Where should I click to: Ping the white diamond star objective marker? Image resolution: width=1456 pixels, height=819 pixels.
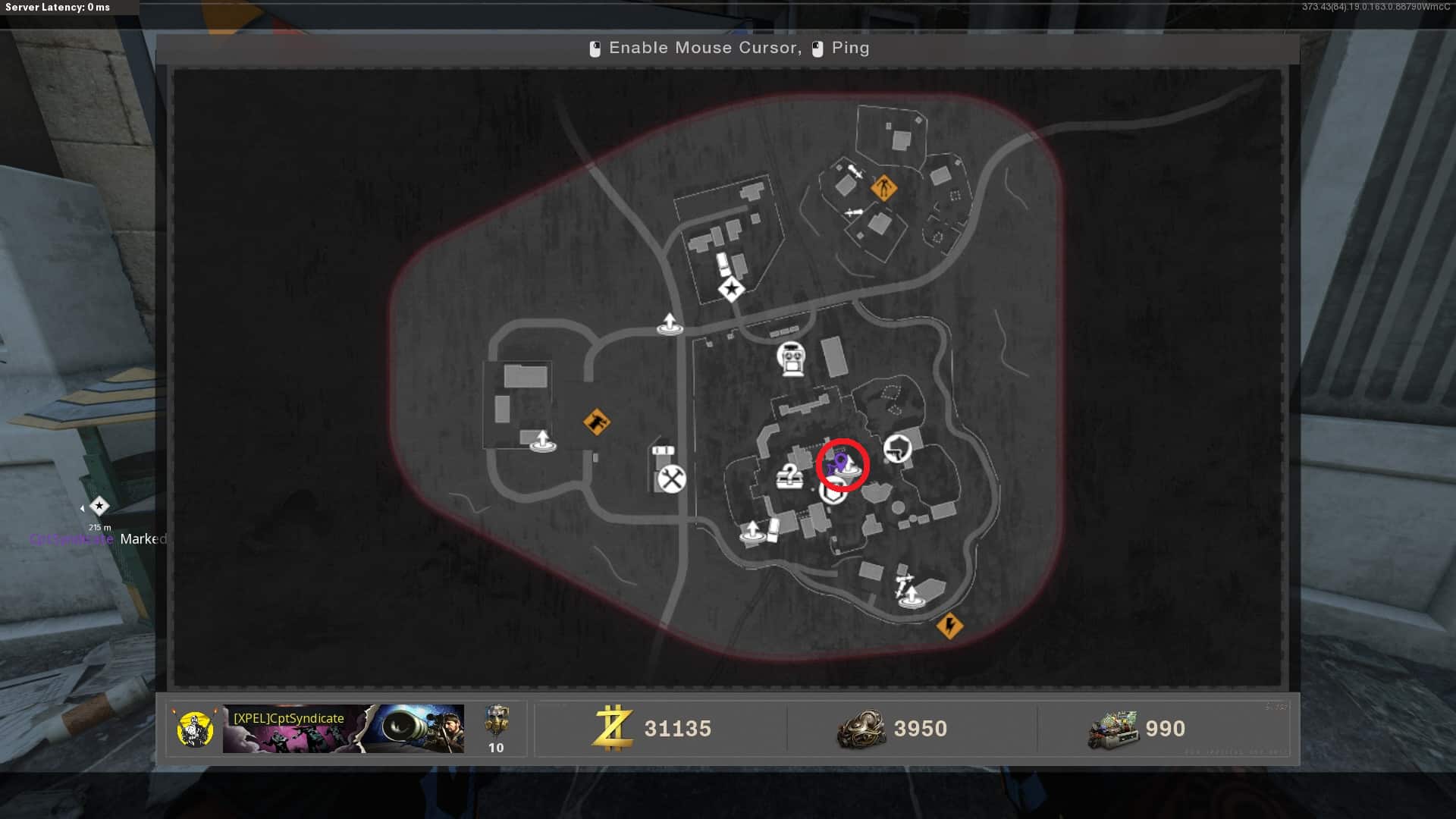click(x=731, y=289)
